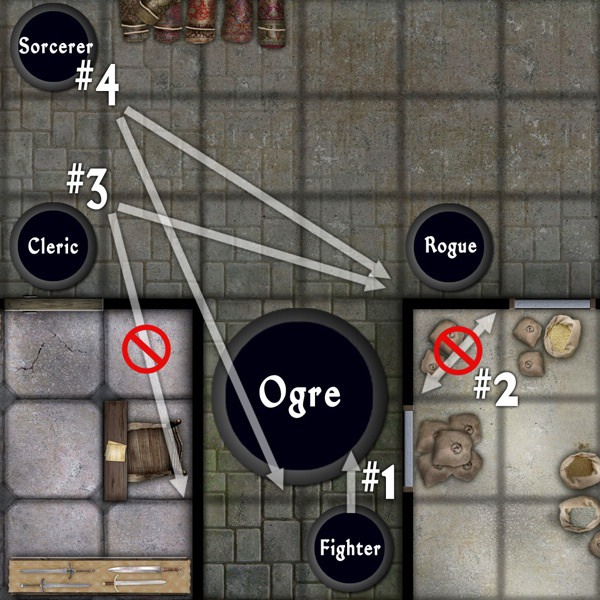
Task: Click the large Ogre token
Action: [x=301, y=393]
